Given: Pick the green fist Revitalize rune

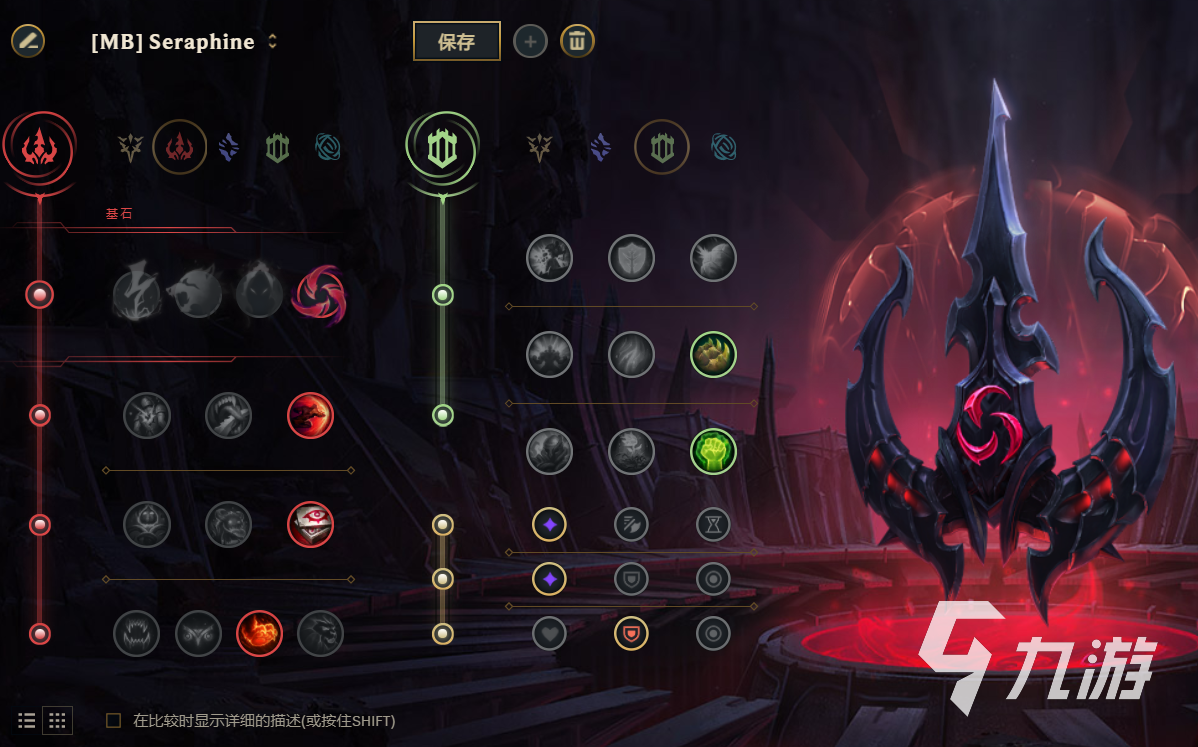Looking at the screenshot, I should pyautogui.click(x=713, y=451).
